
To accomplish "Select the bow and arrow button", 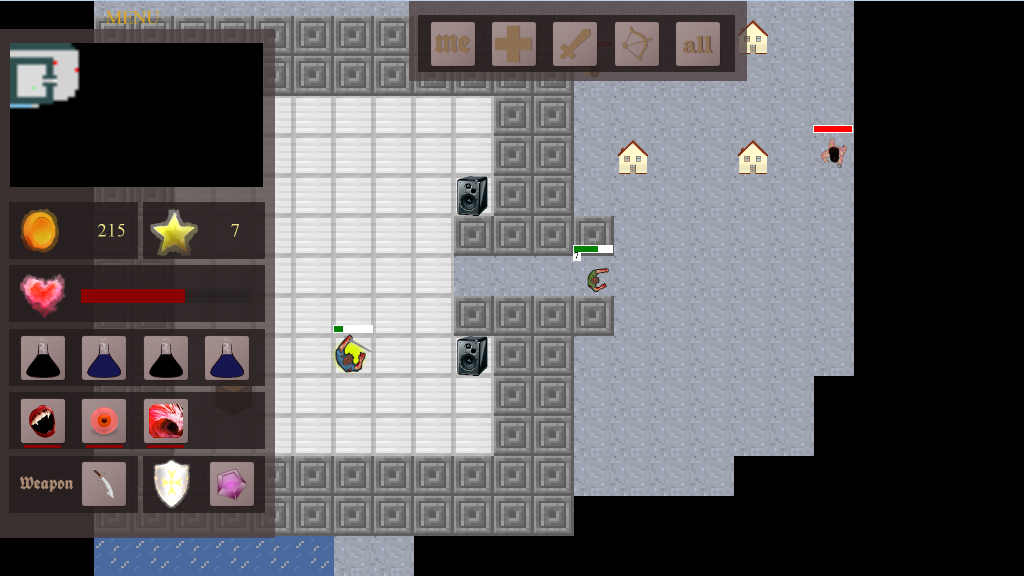I will coord(637,44).
